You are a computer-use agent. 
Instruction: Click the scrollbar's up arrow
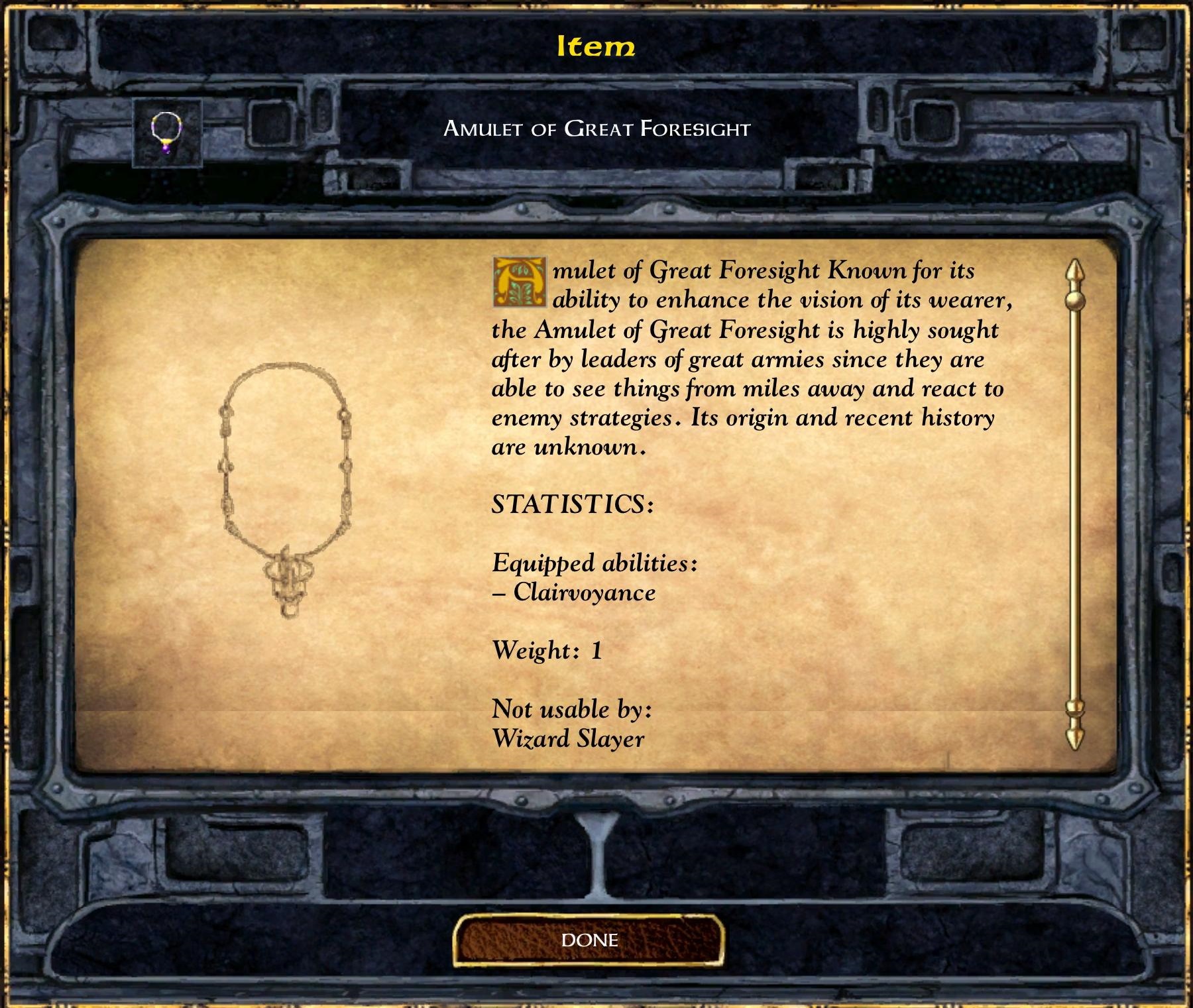(x=1074, y=272)
